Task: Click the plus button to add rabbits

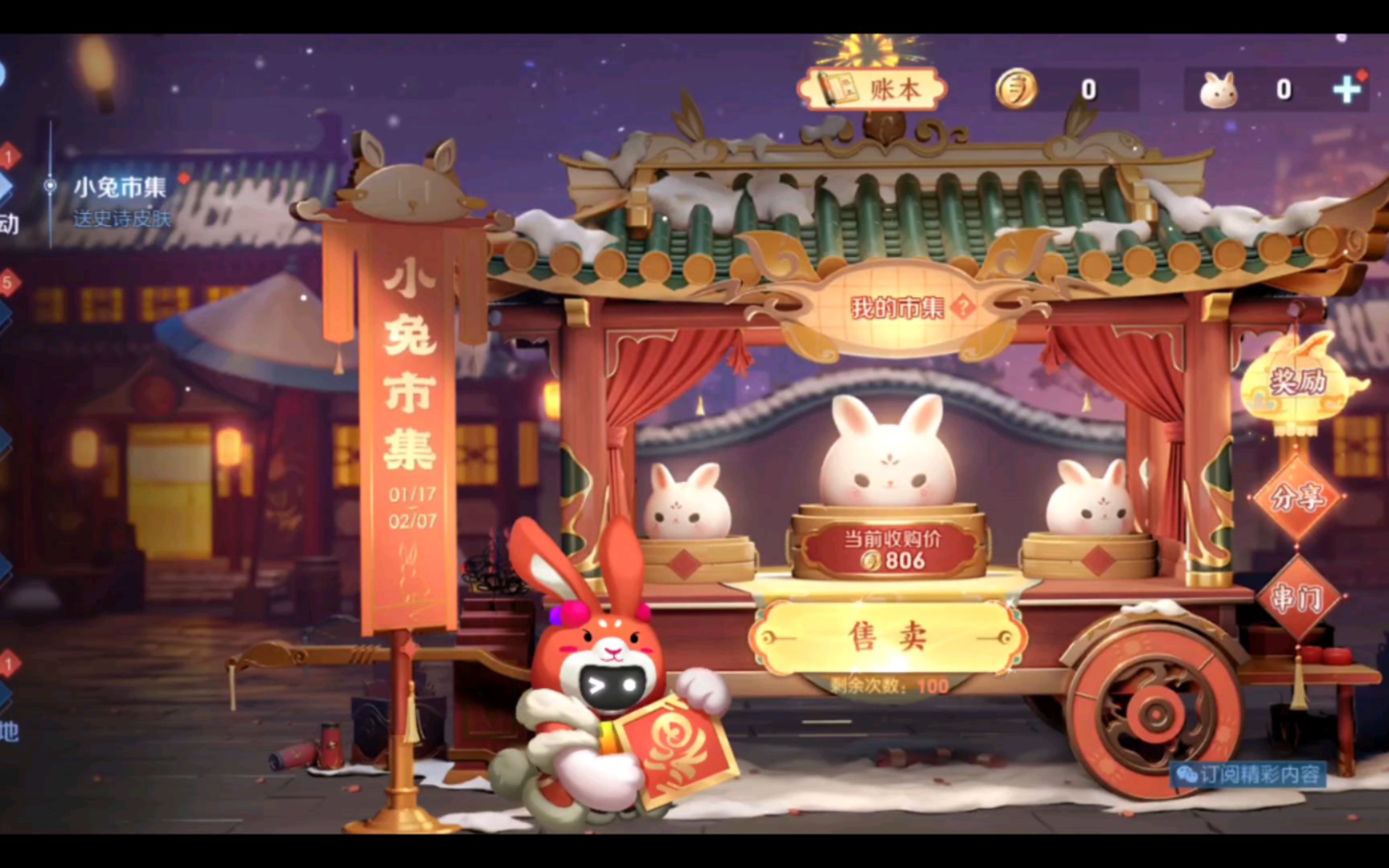Action: pos(1346,90)
